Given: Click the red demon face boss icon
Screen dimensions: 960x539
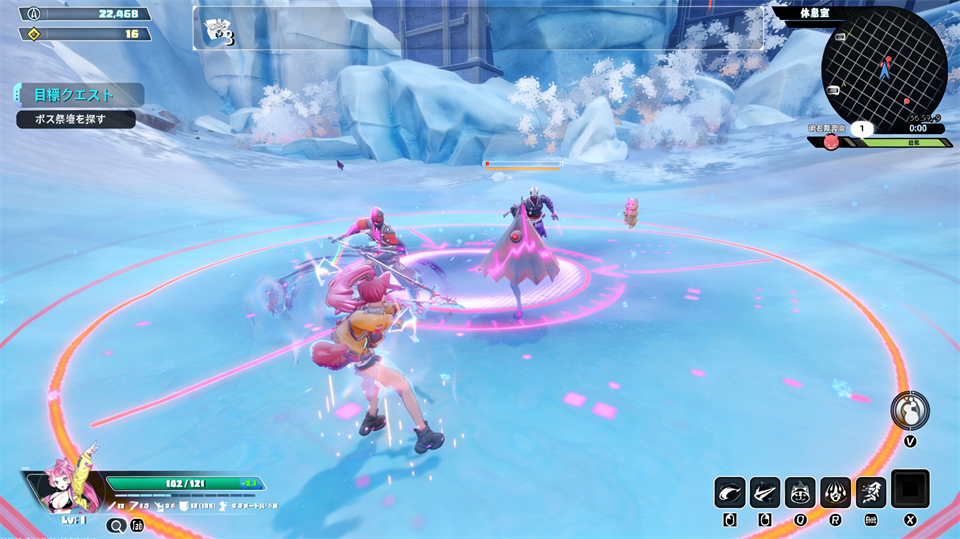Looking at the screenshot, I should pos(831,142).
